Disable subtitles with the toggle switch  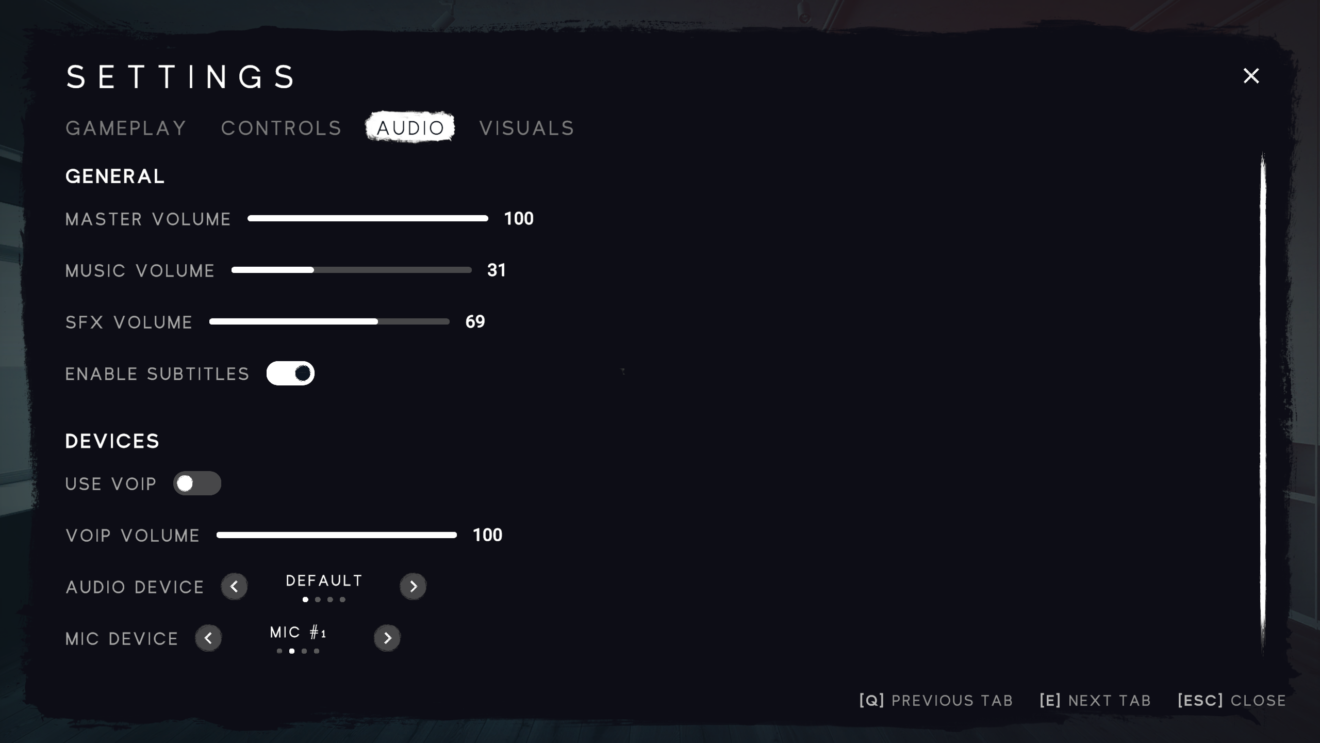click(x=291, y=372)
